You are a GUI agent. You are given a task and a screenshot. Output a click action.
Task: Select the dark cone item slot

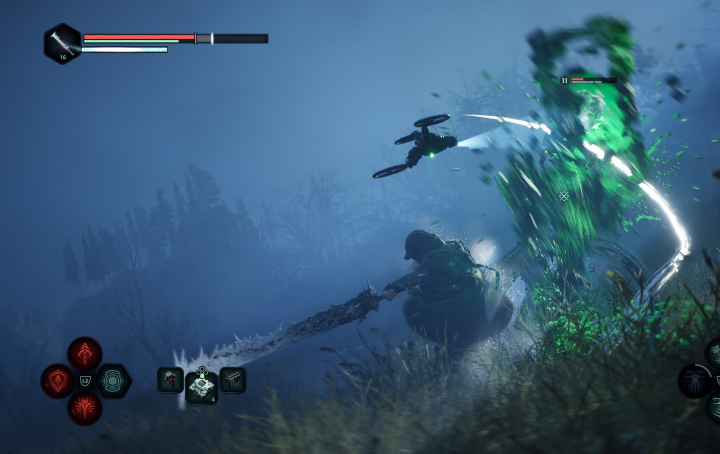click(170, 380)
